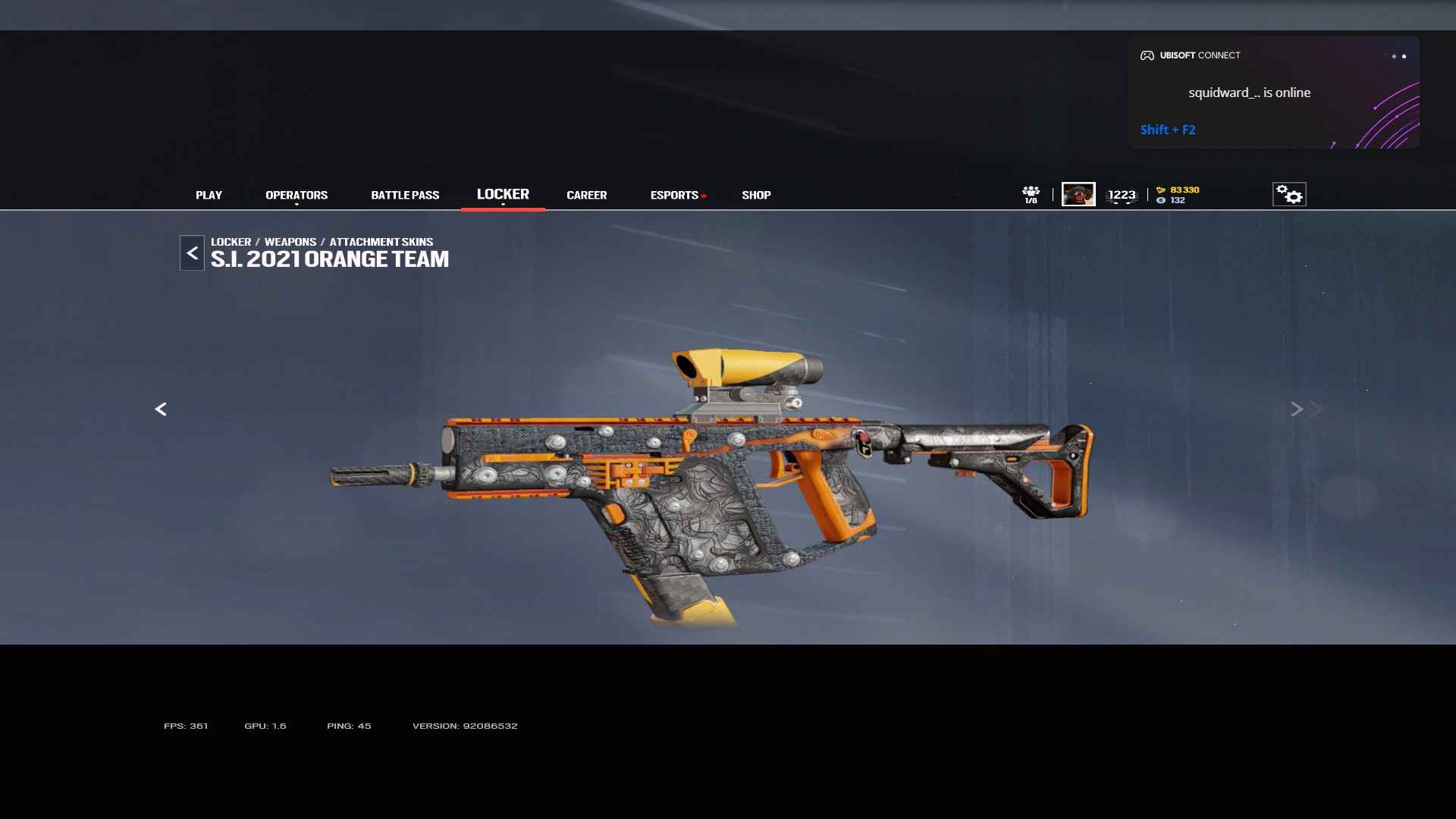Screen dimensions: 1456x819
Task: Open the Ubisoft Connect notification
Action: 1272,93
